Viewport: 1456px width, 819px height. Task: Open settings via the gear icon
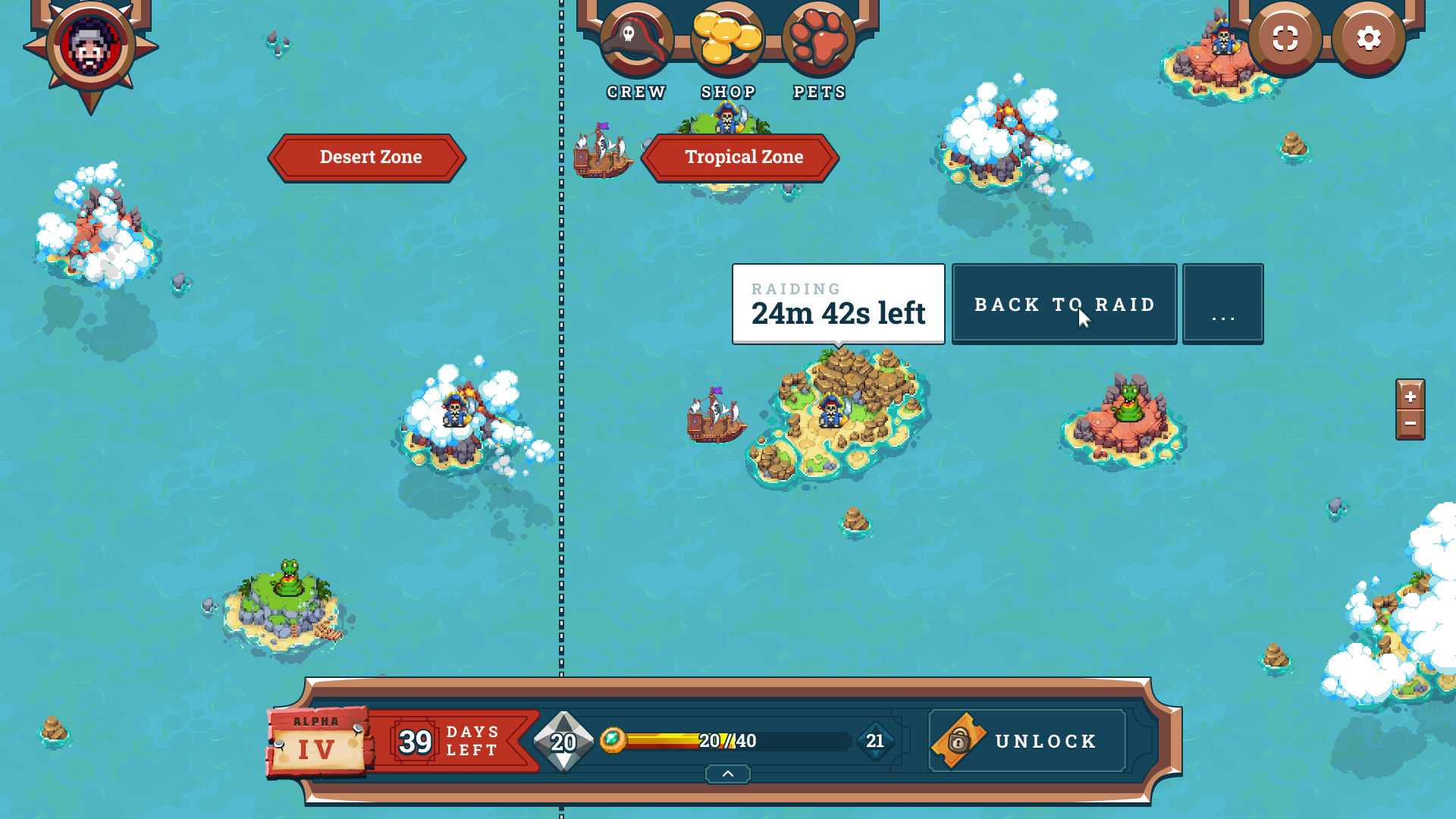click(x=1368, y=39)
